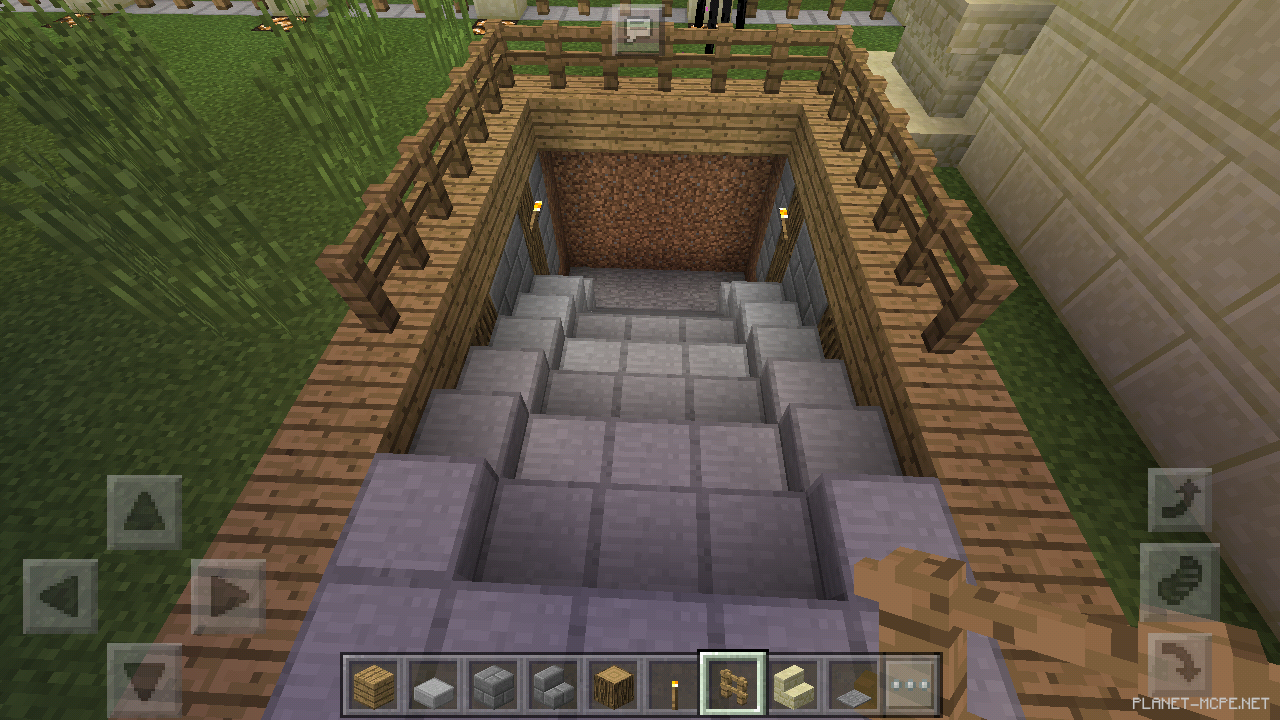Tap the fly ascend arrow control
The height and width of the screenshot is (720, 1280).
[x=1180, y=498]
